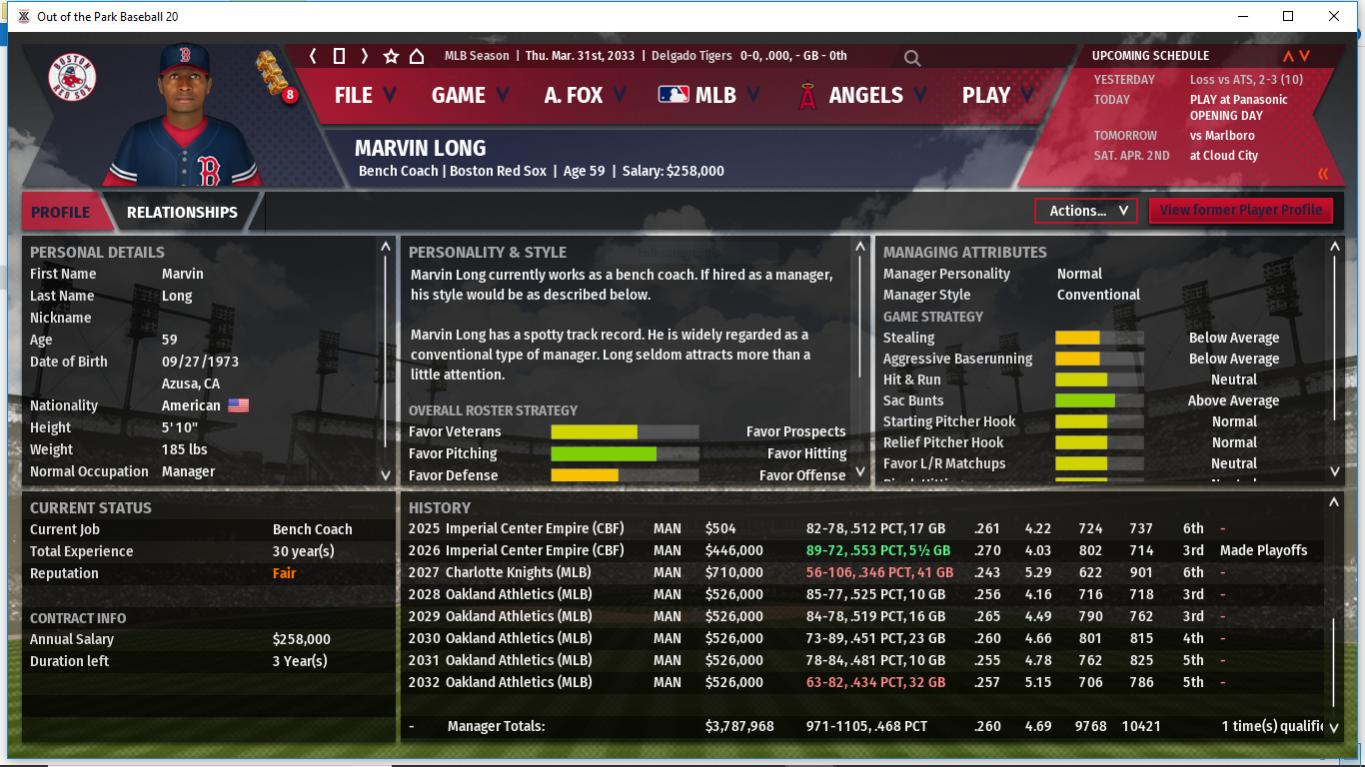Navigate forward with the right arrow
Viewport: 1365px width, 767px height.
(365, 56)
